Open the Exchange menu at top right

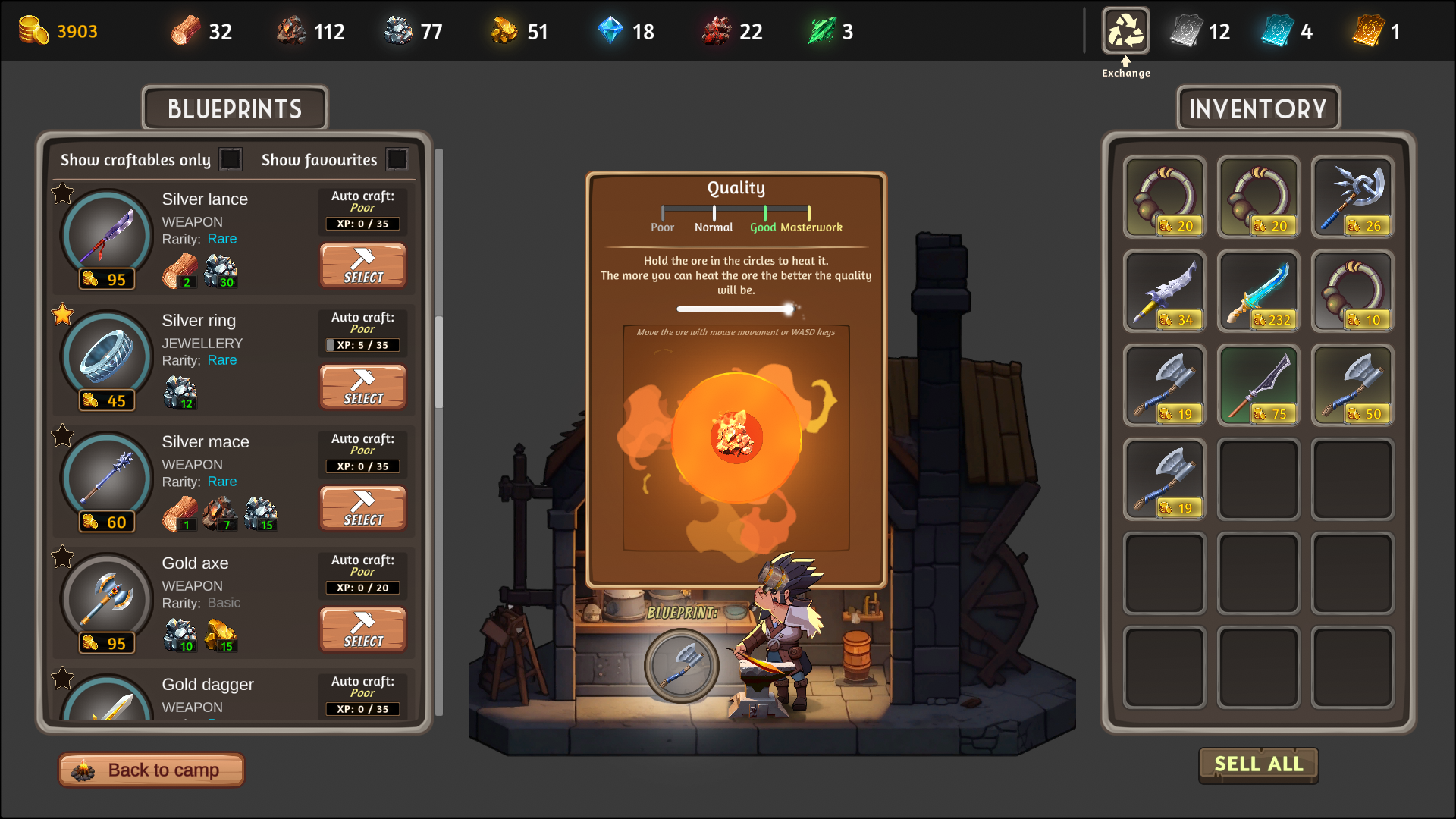point(1125,30)
